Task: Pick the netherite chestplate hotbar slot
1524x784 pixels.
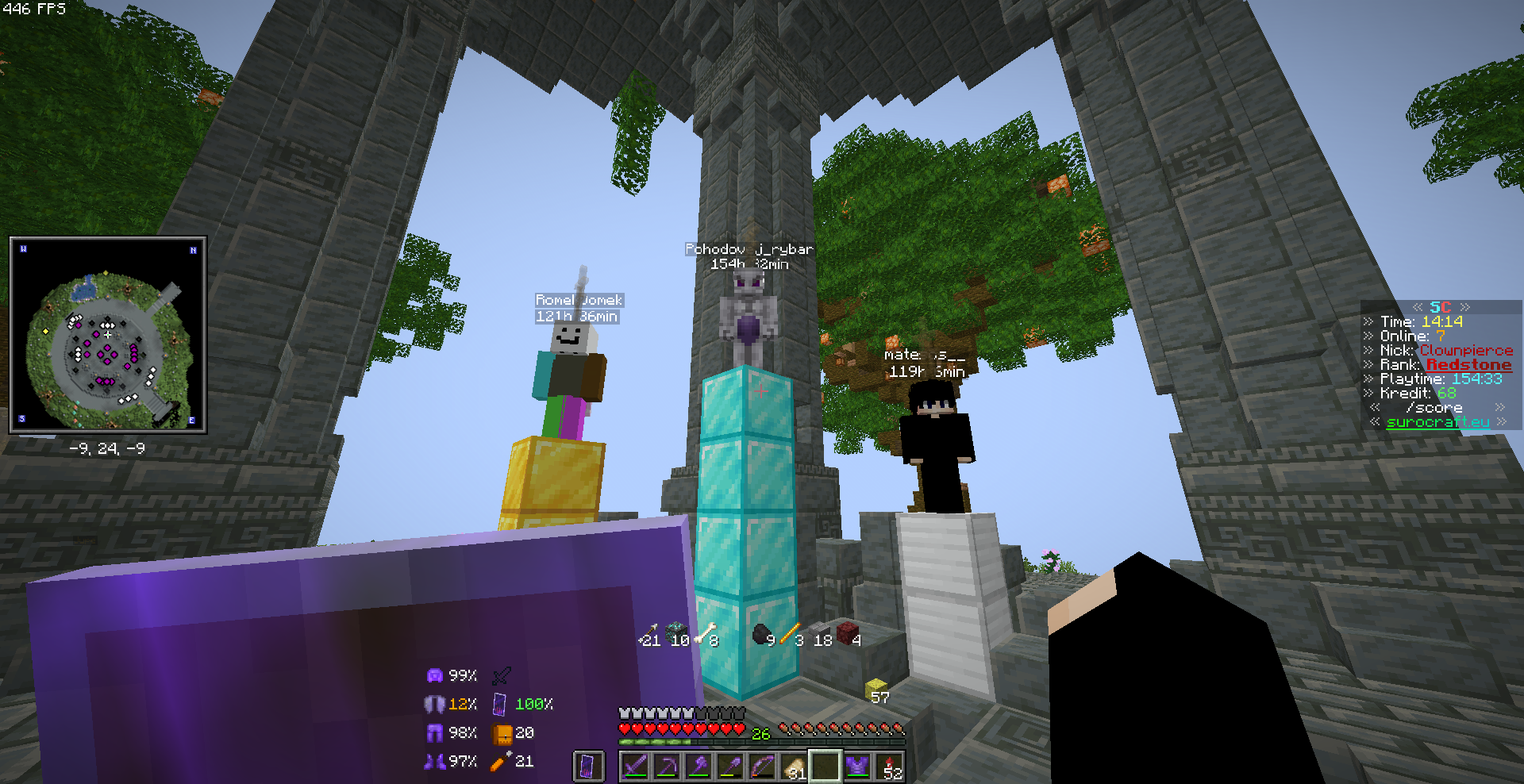Action: coord(857,767)
